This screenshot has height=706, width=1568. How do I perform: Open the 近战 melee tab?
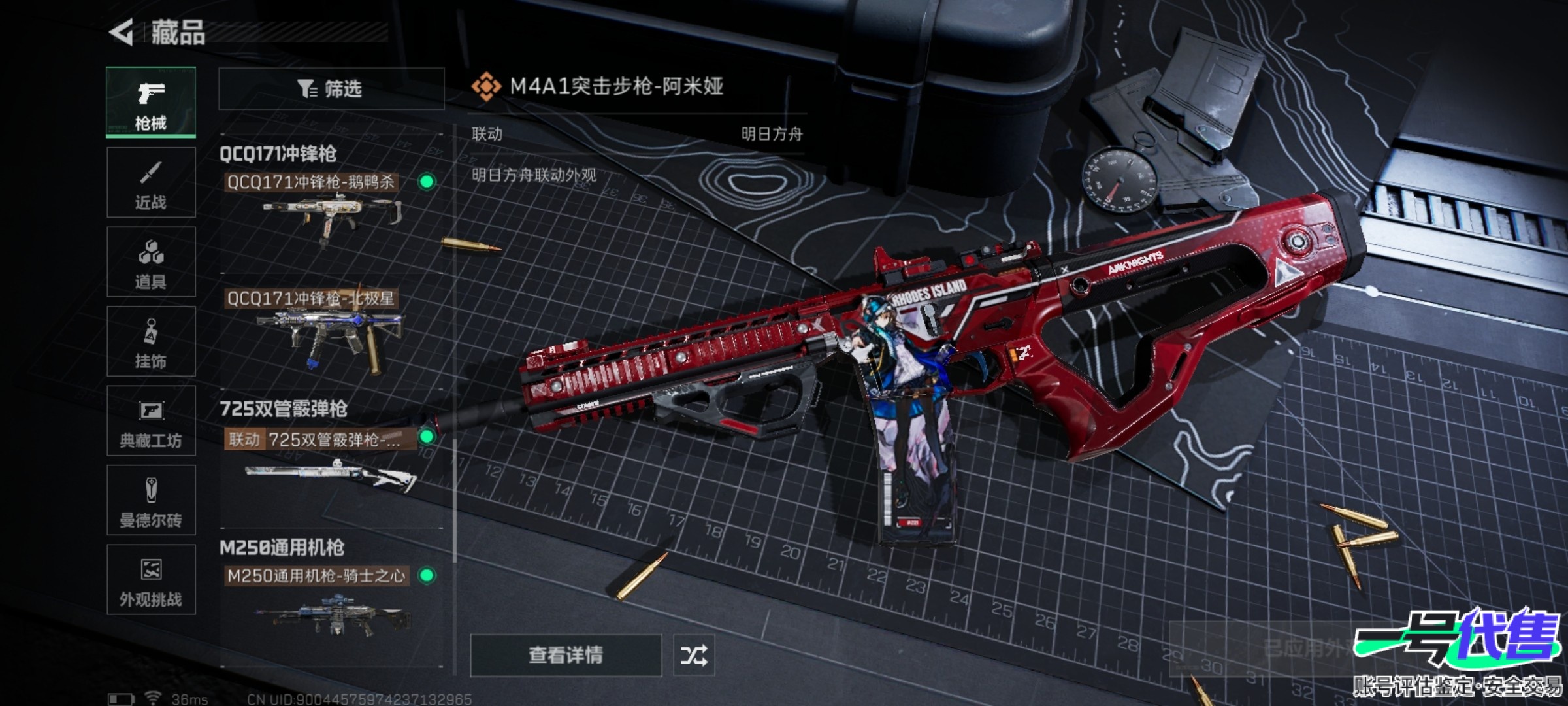click(x=151, y=182)
